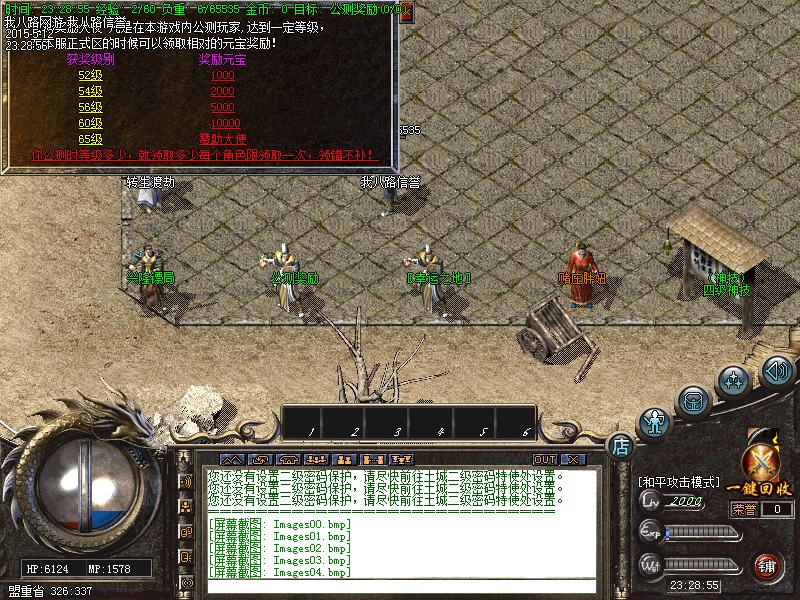Open the skills sparkle icon
This screenshot has height=600, width=800.
pyautogui.click(x=735, y=381)
